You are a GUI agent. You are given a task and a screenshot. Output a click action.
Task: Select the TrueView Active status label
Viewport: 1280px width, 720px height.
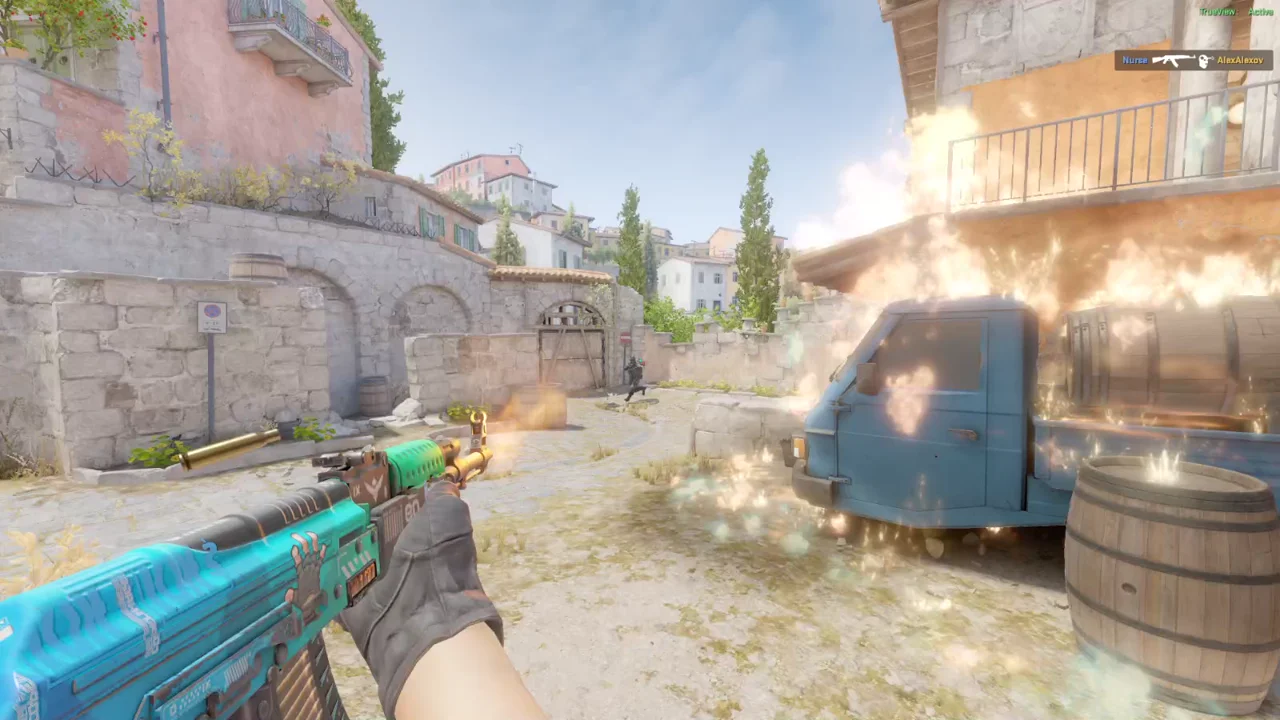tap(1235, 12)
